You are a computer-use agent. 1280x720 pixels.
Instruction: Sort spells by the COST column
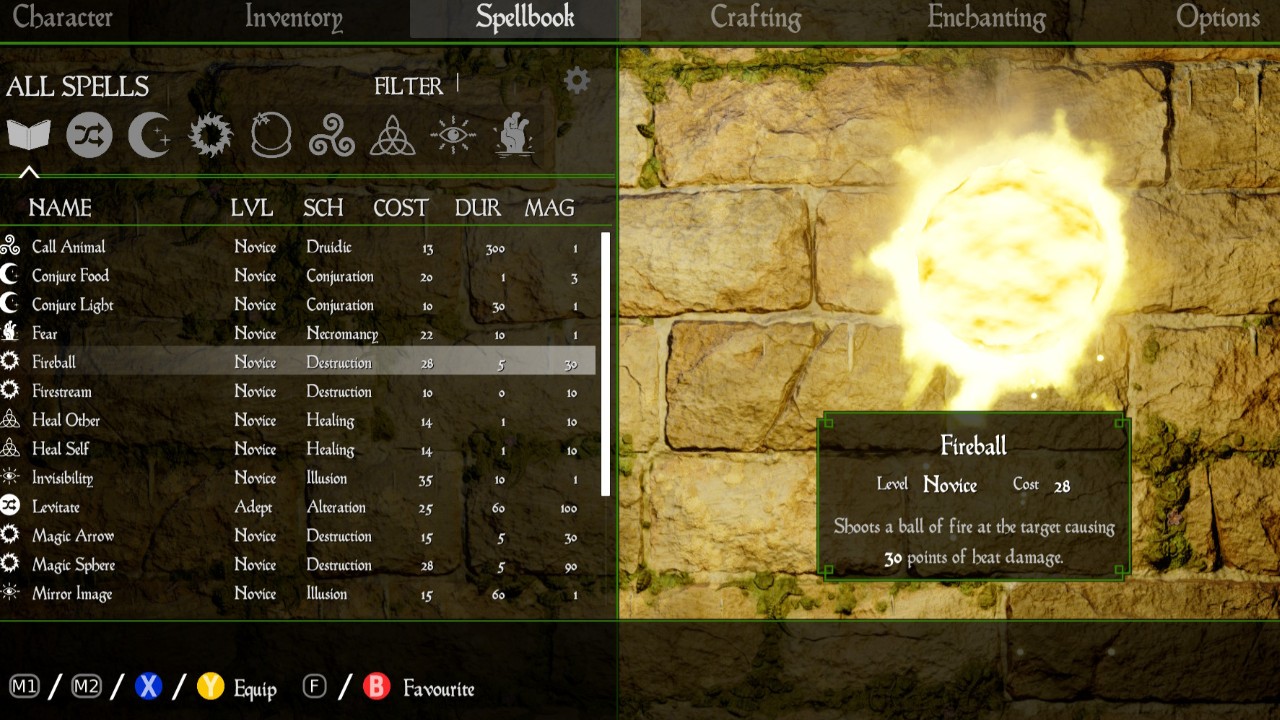click(x=400, y=208)
